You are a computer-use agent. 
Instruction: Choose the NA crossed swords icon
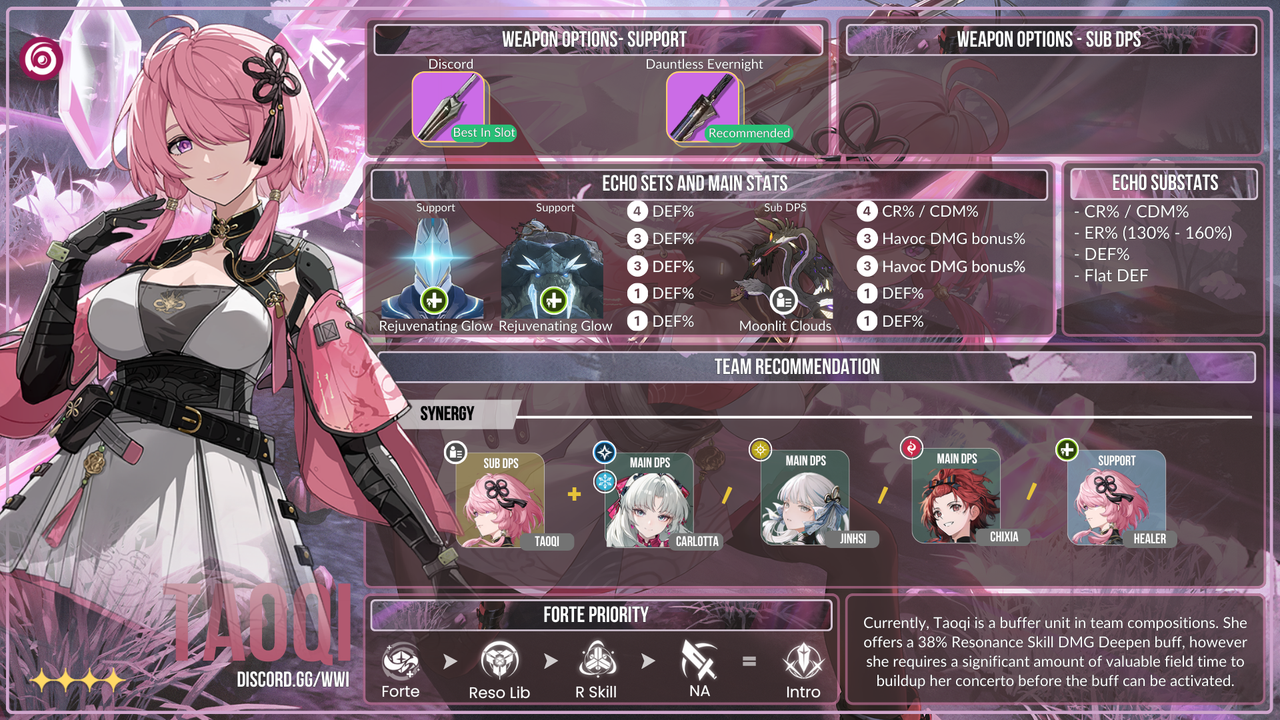698,661
